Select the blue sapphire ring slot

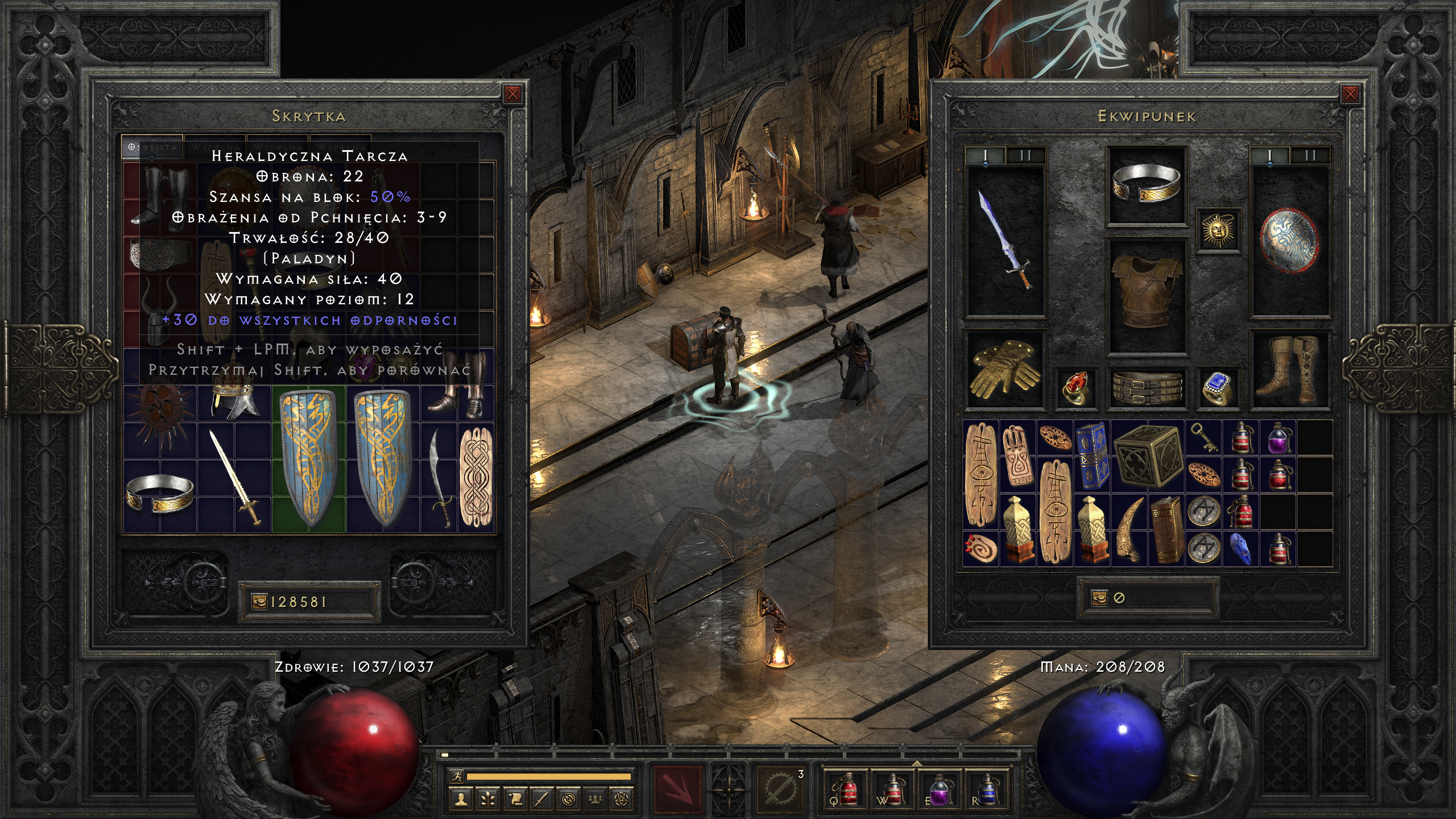(1218, 387)
